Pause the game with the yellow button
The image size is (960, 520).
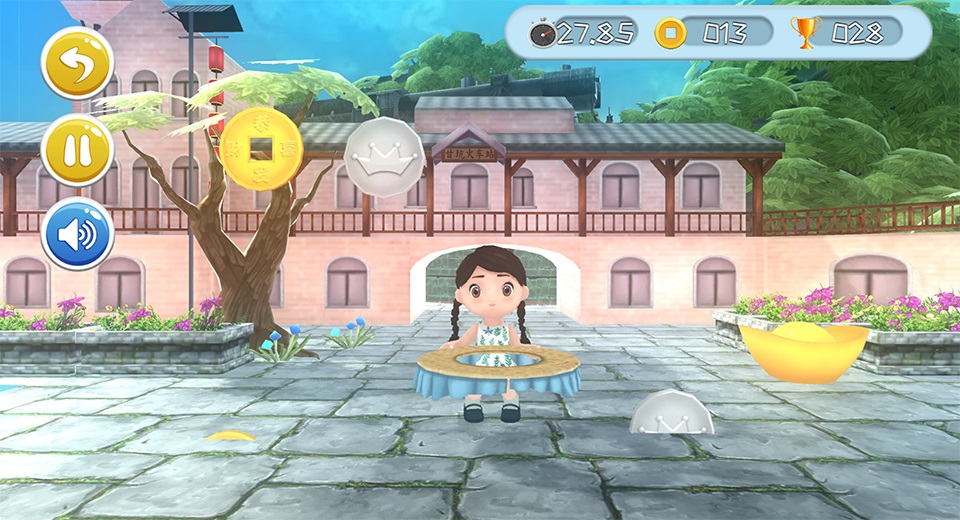(77, 149)
